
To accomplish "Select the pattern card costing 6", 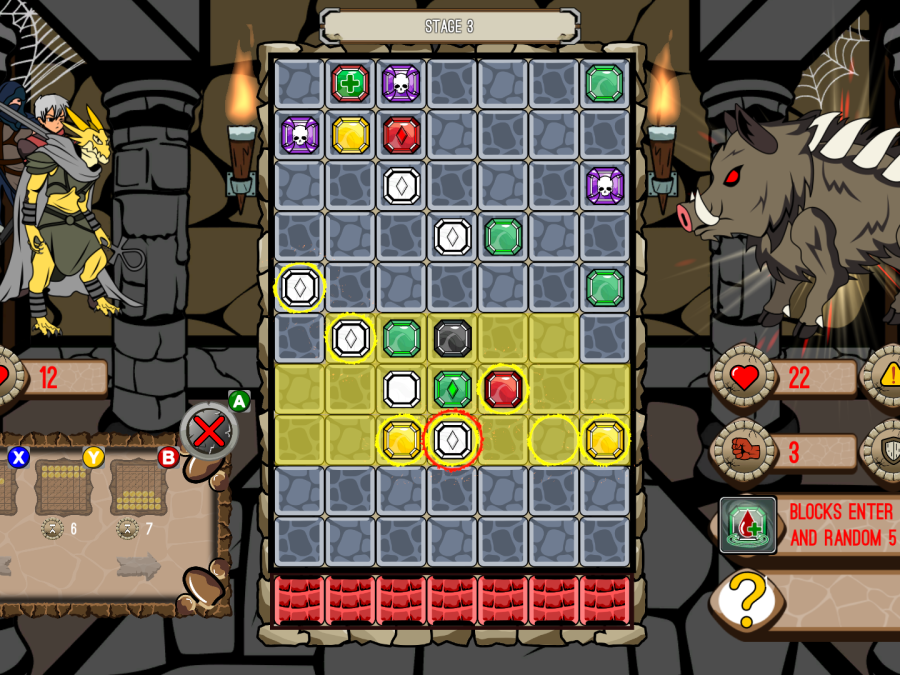I will click(x=63, y=488).
